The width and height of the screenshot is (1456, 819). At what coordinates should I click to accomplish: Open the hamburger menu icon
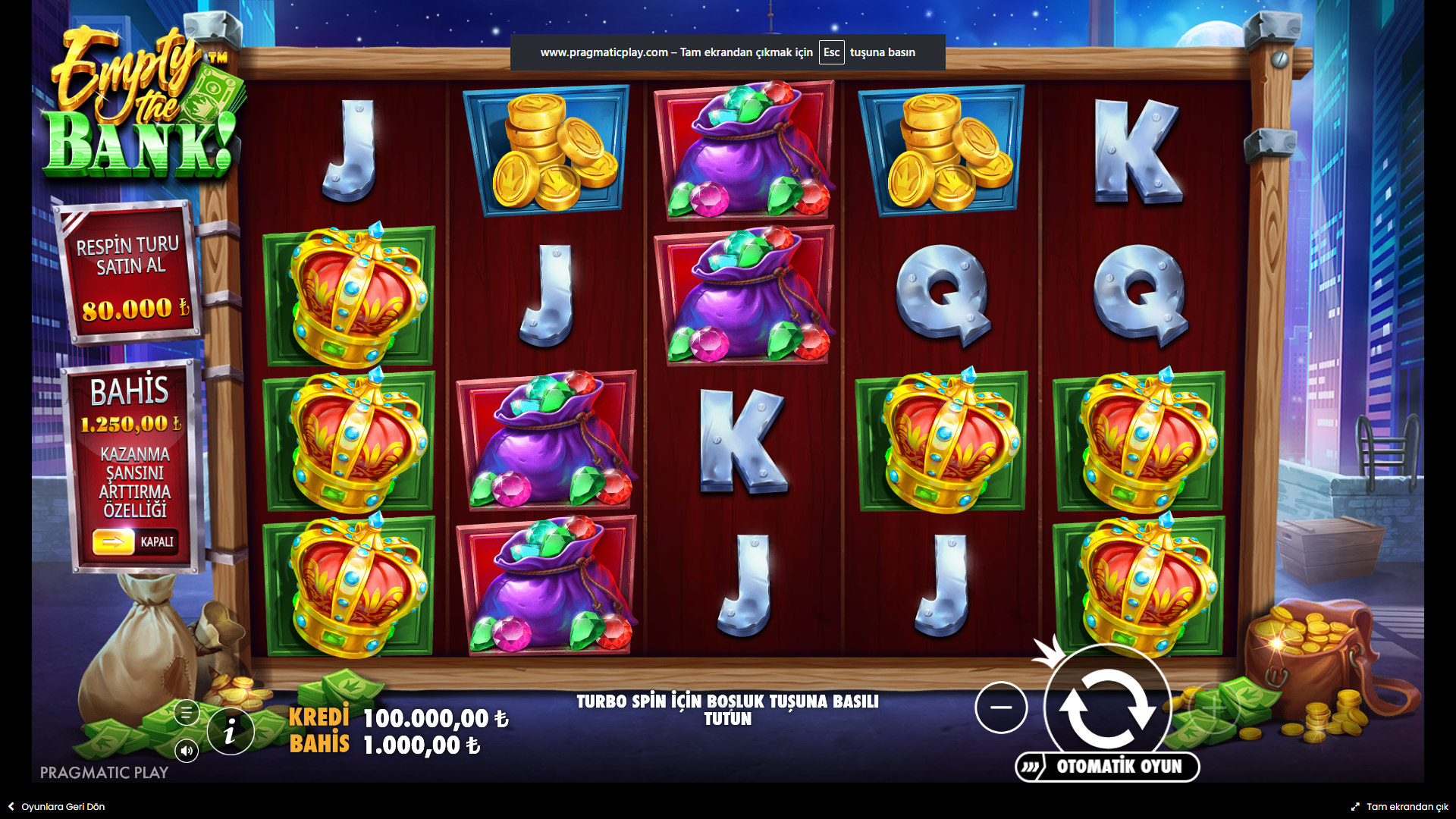187,713
